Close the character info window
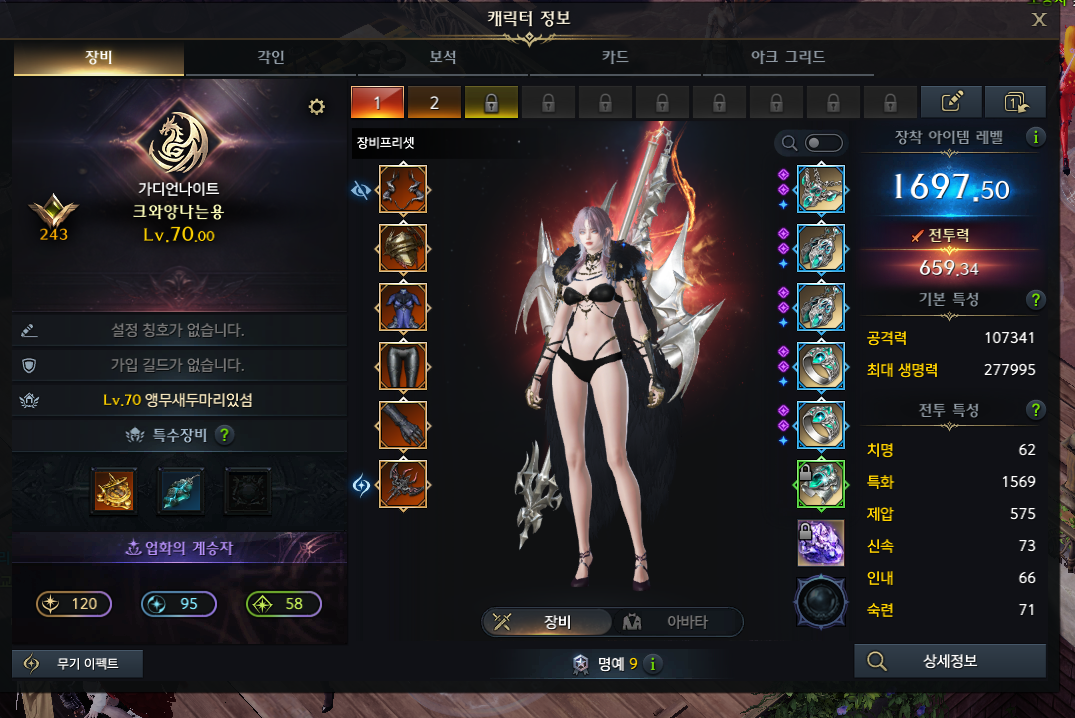 [x=1040, y=19]
